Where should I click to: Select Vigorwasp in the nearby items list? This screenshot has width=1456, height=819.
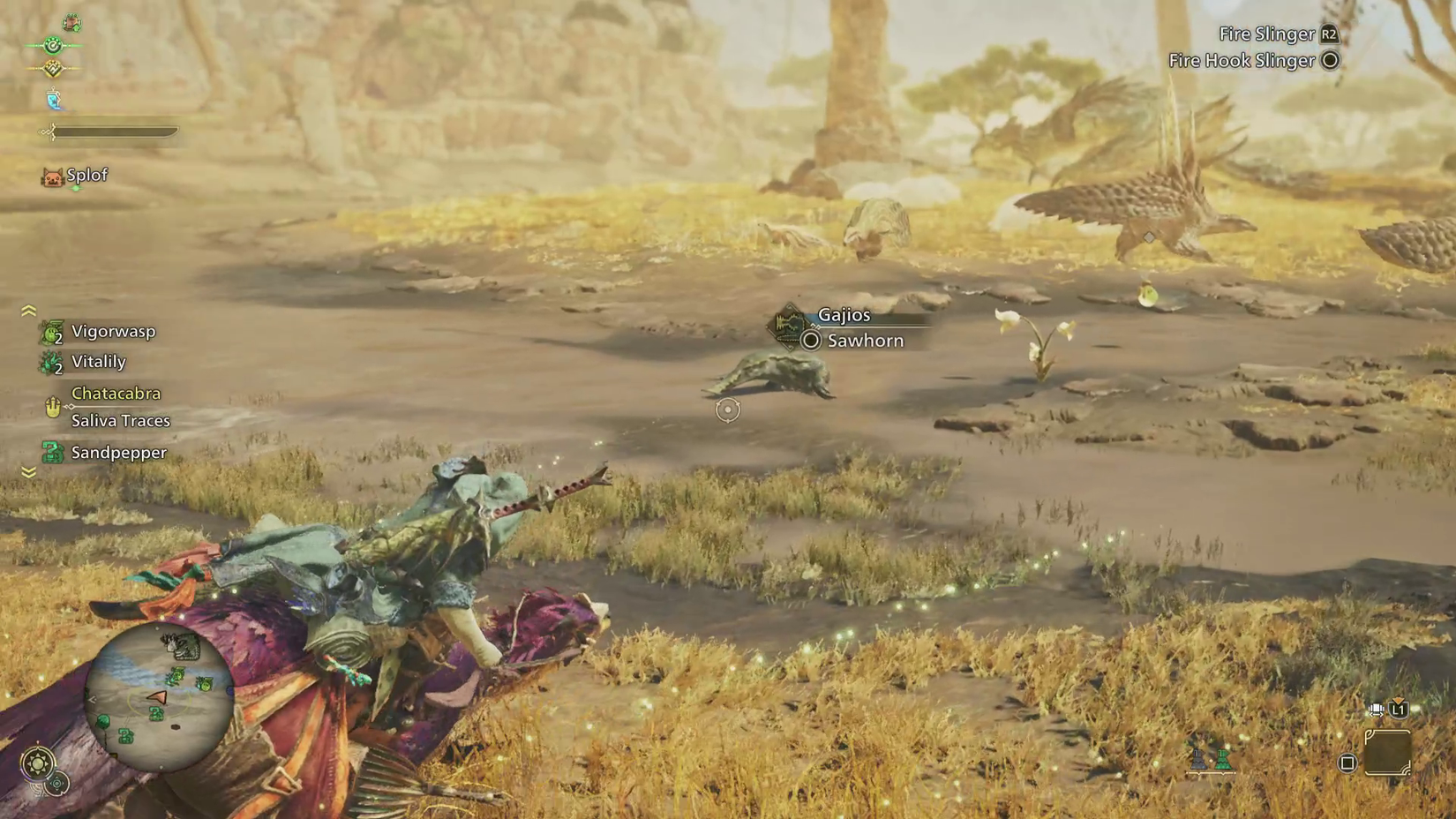tap(113, 332)
